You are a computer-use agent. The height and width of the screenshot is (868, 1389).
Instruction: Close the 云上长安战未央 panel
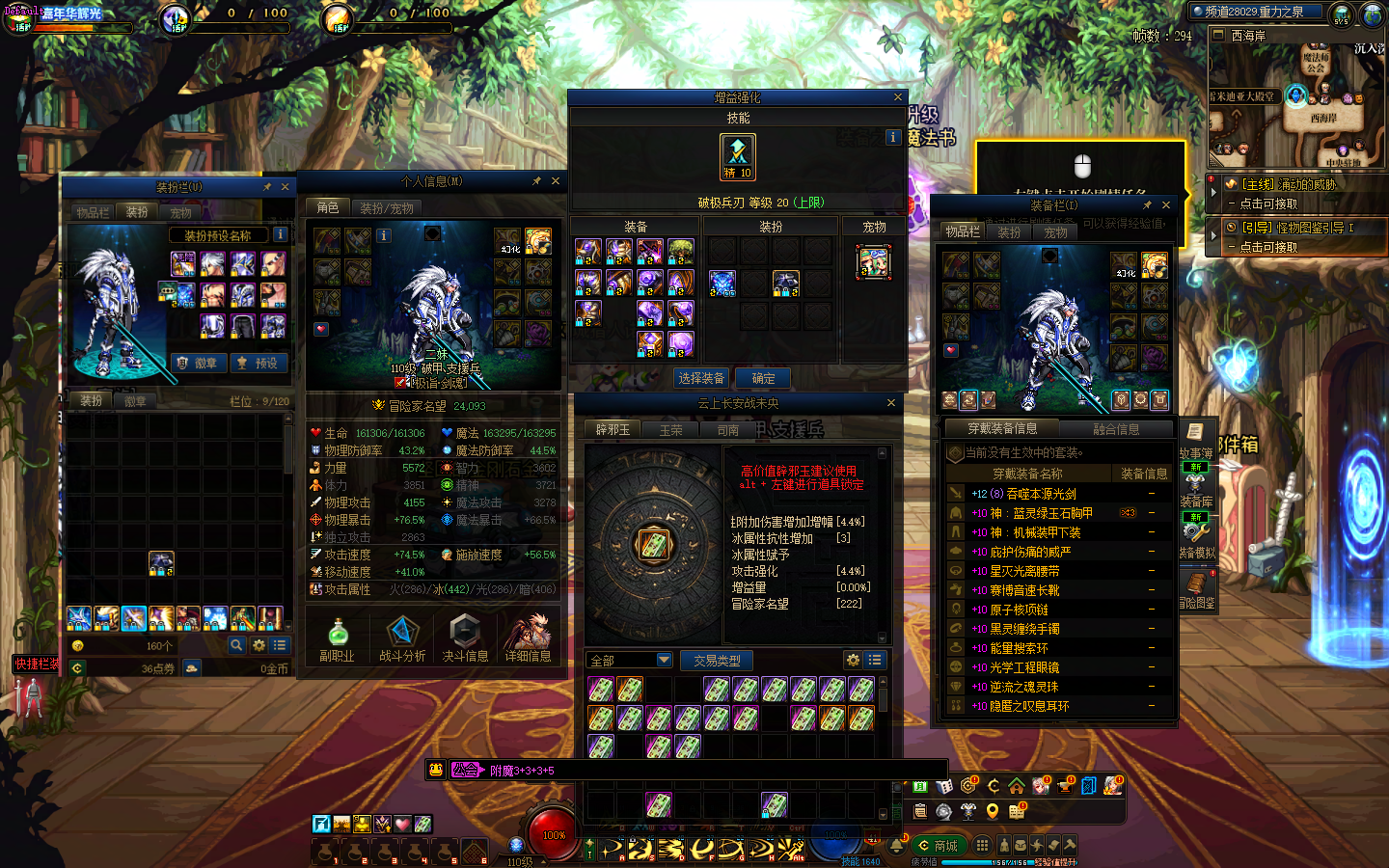[x=891, y=403]
